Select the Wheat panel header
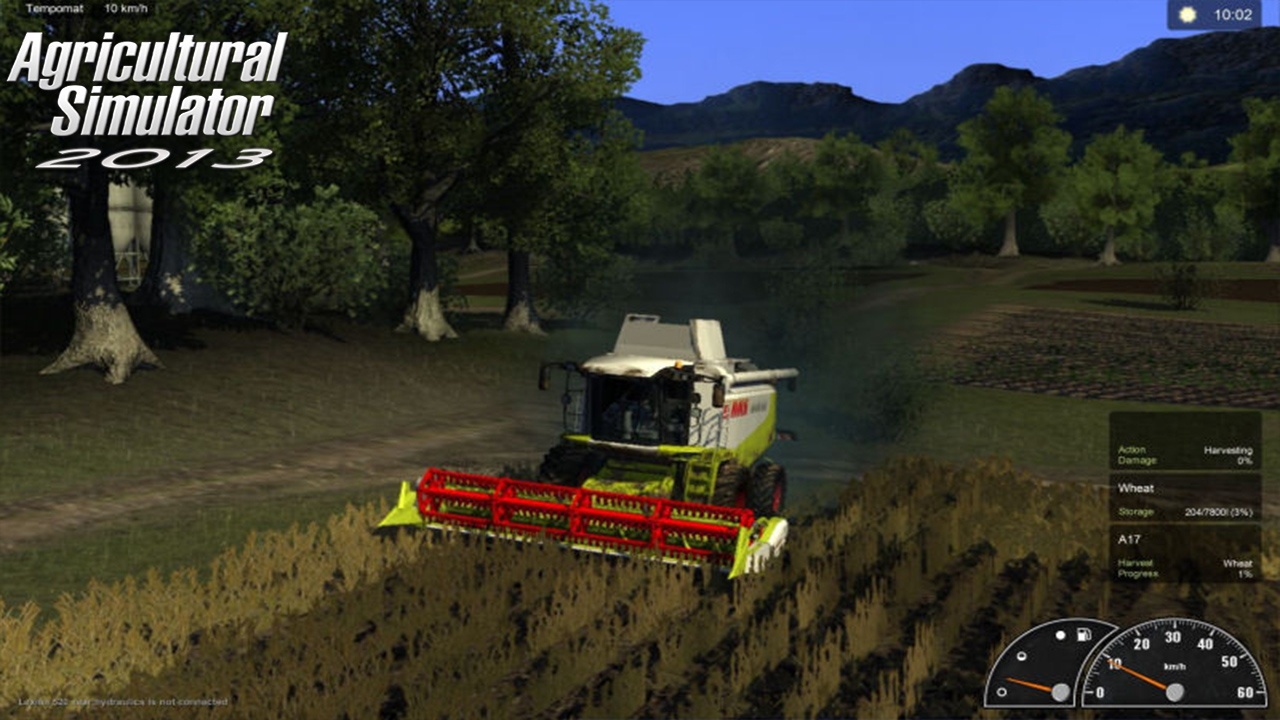The height and width of the screenshot is (720, 1280). click(1137, 488)
